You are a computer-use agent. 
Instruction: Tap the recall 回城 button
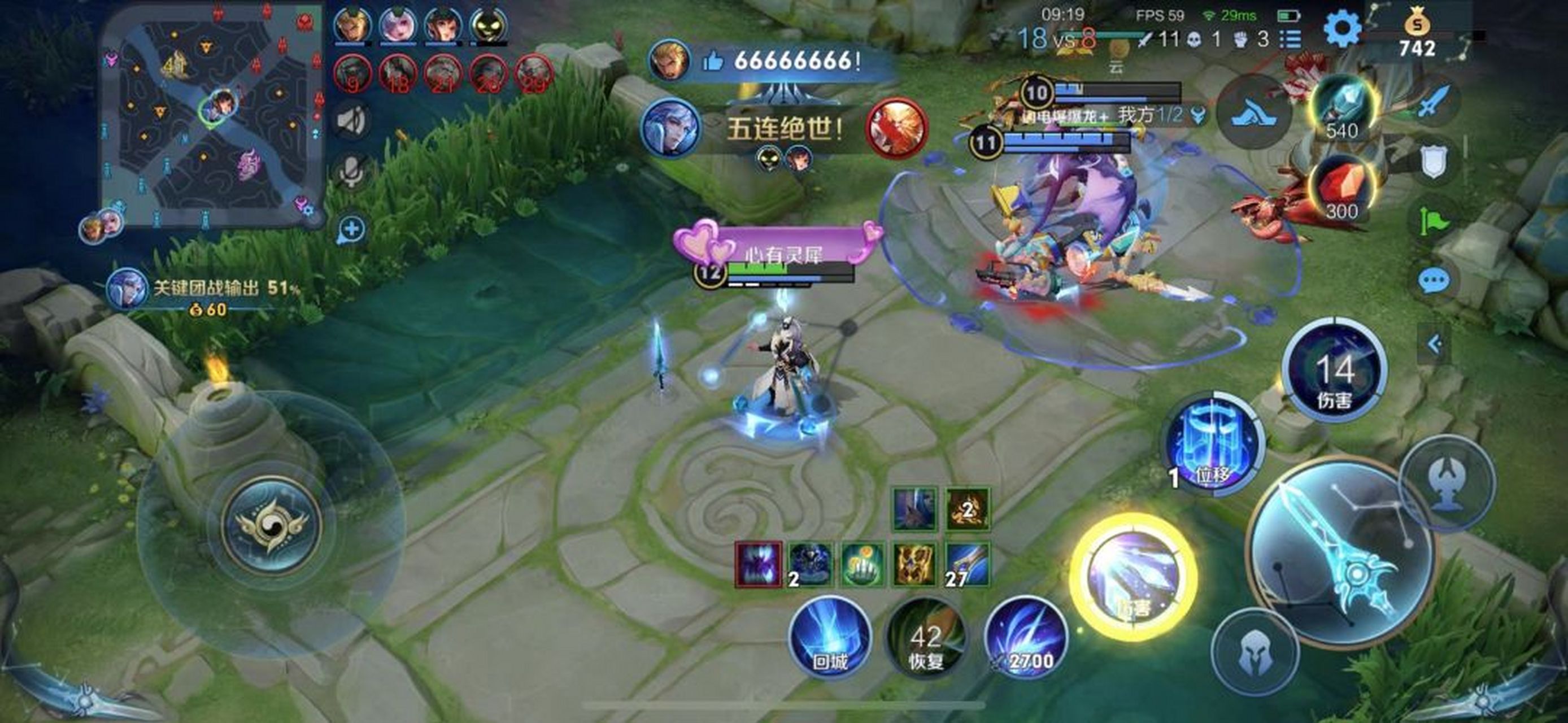830,636
